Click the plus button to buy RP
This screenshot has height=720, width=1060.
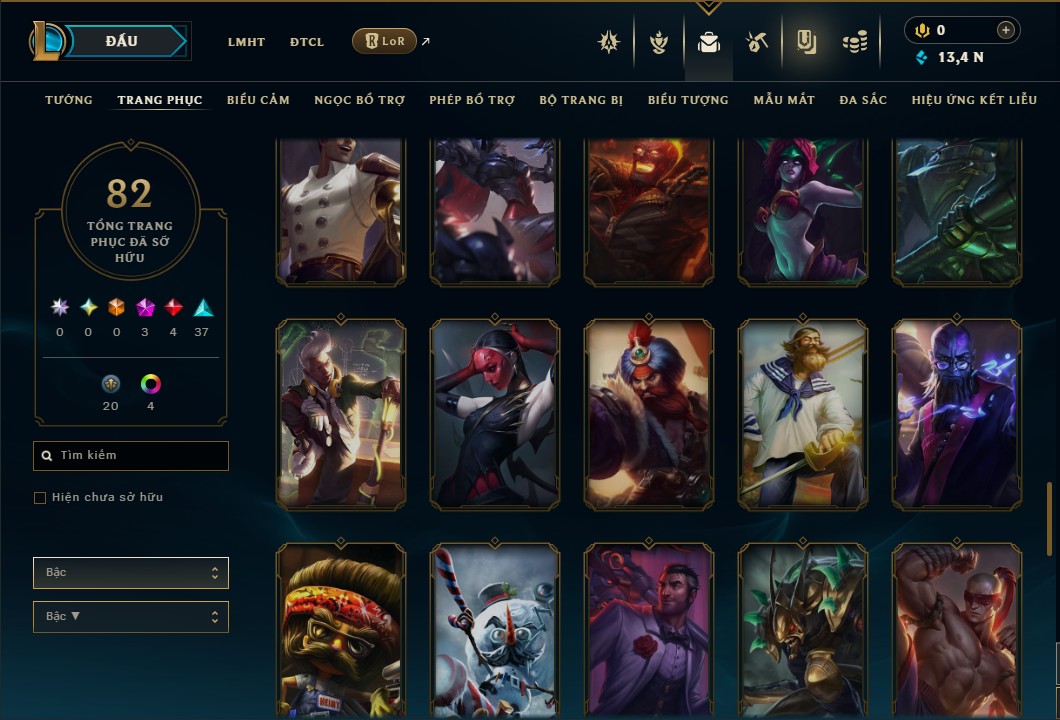pos(1006,30)
